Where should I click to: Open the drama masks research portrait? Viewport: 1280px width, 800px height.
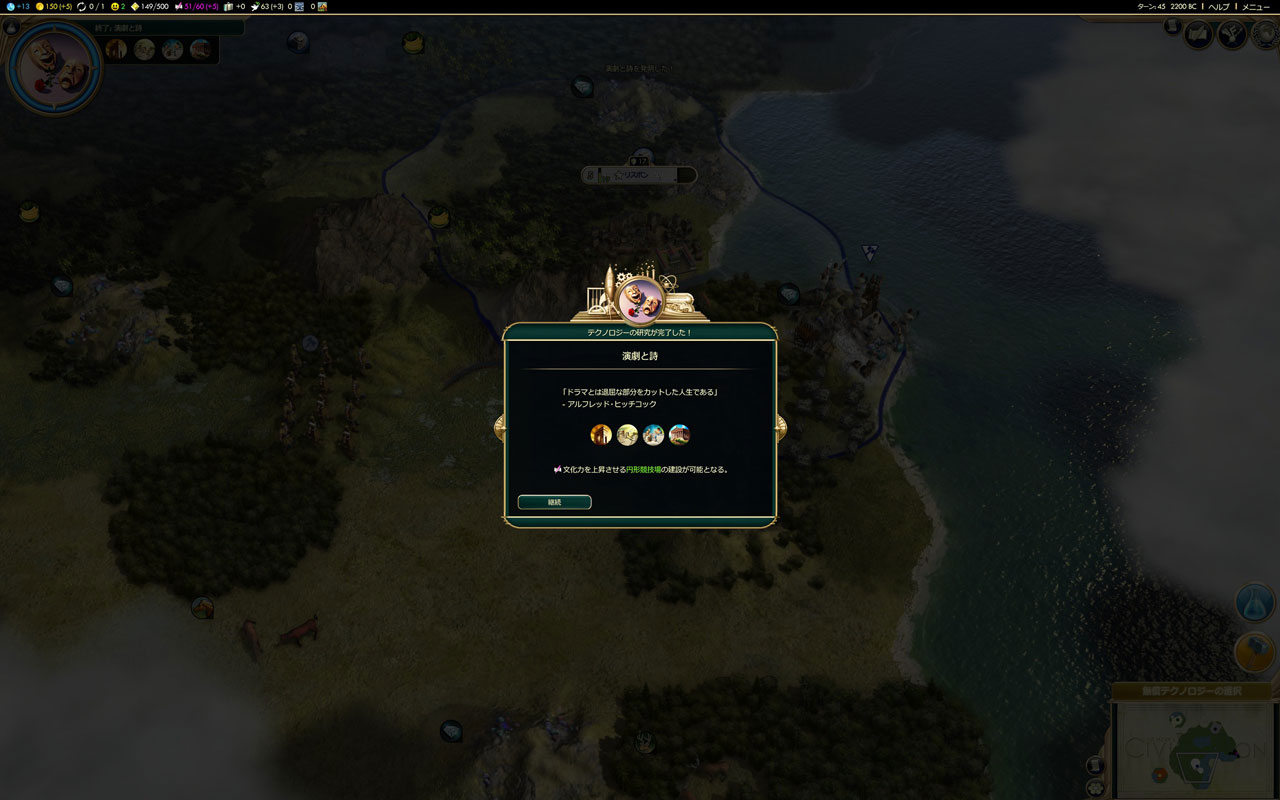(53, 66)
